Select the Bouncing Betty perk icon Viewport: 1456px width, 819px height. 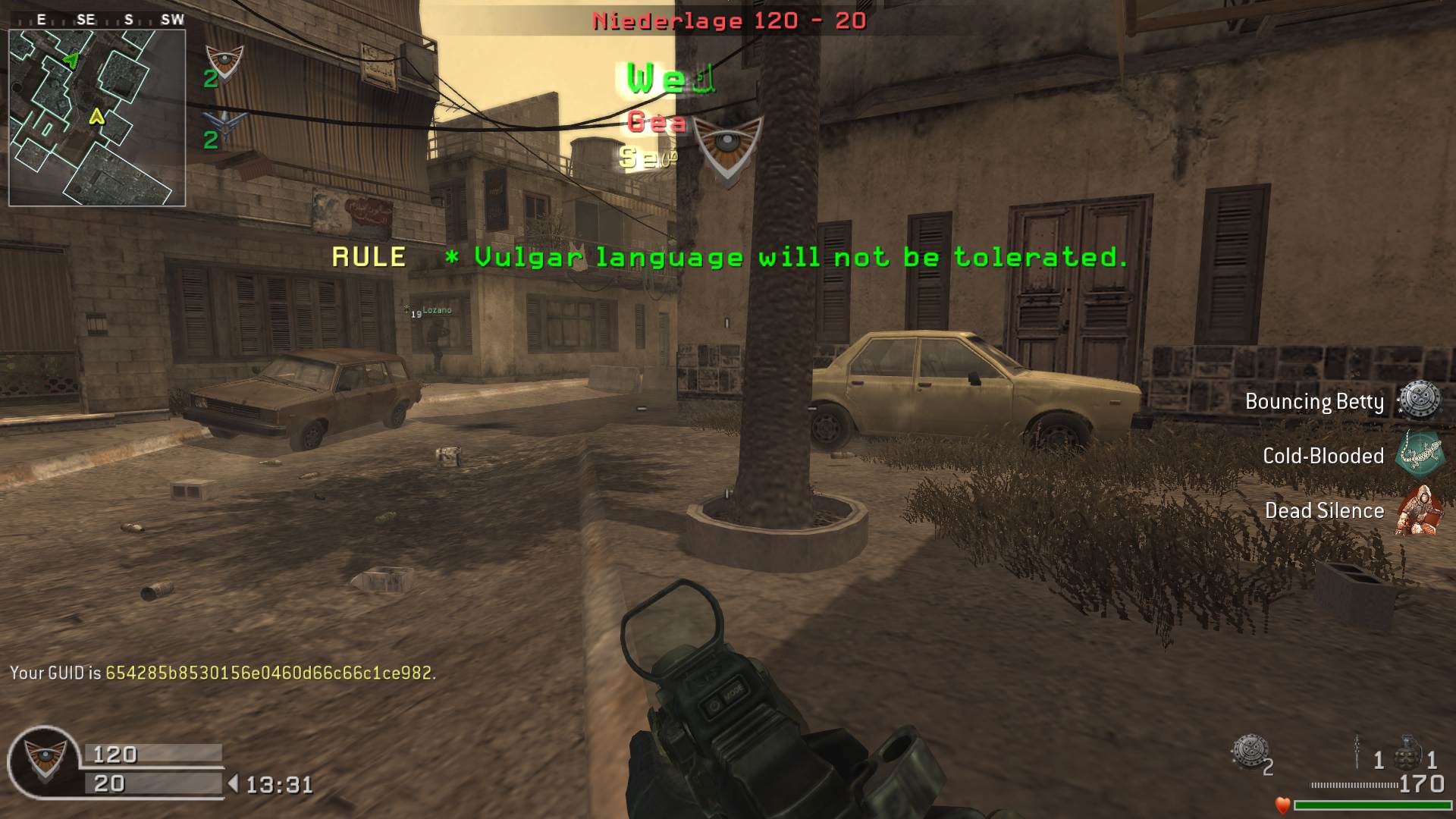[x=1420, y=400]
